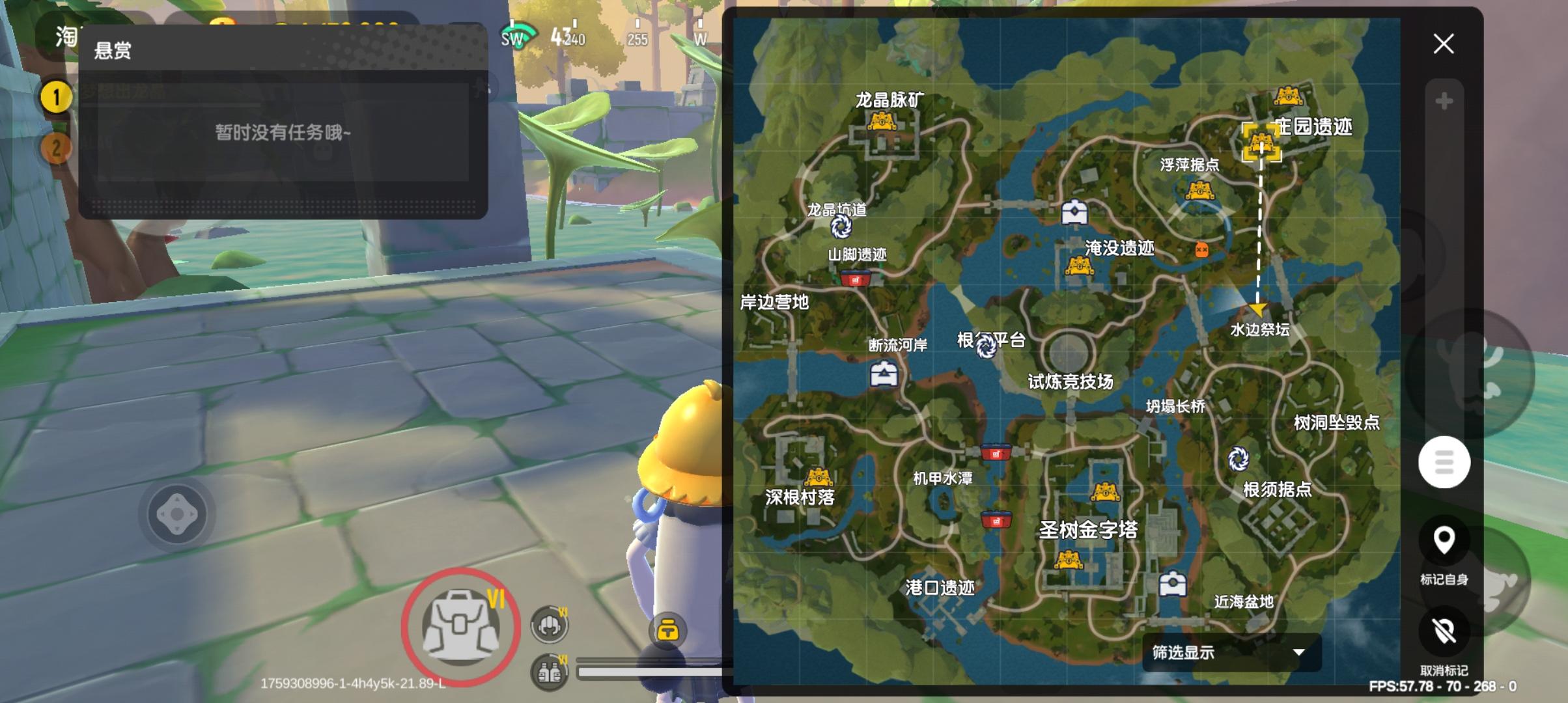
Task: Click the excavator icon at 龙晶脉矿
Action: click(882, 122)
